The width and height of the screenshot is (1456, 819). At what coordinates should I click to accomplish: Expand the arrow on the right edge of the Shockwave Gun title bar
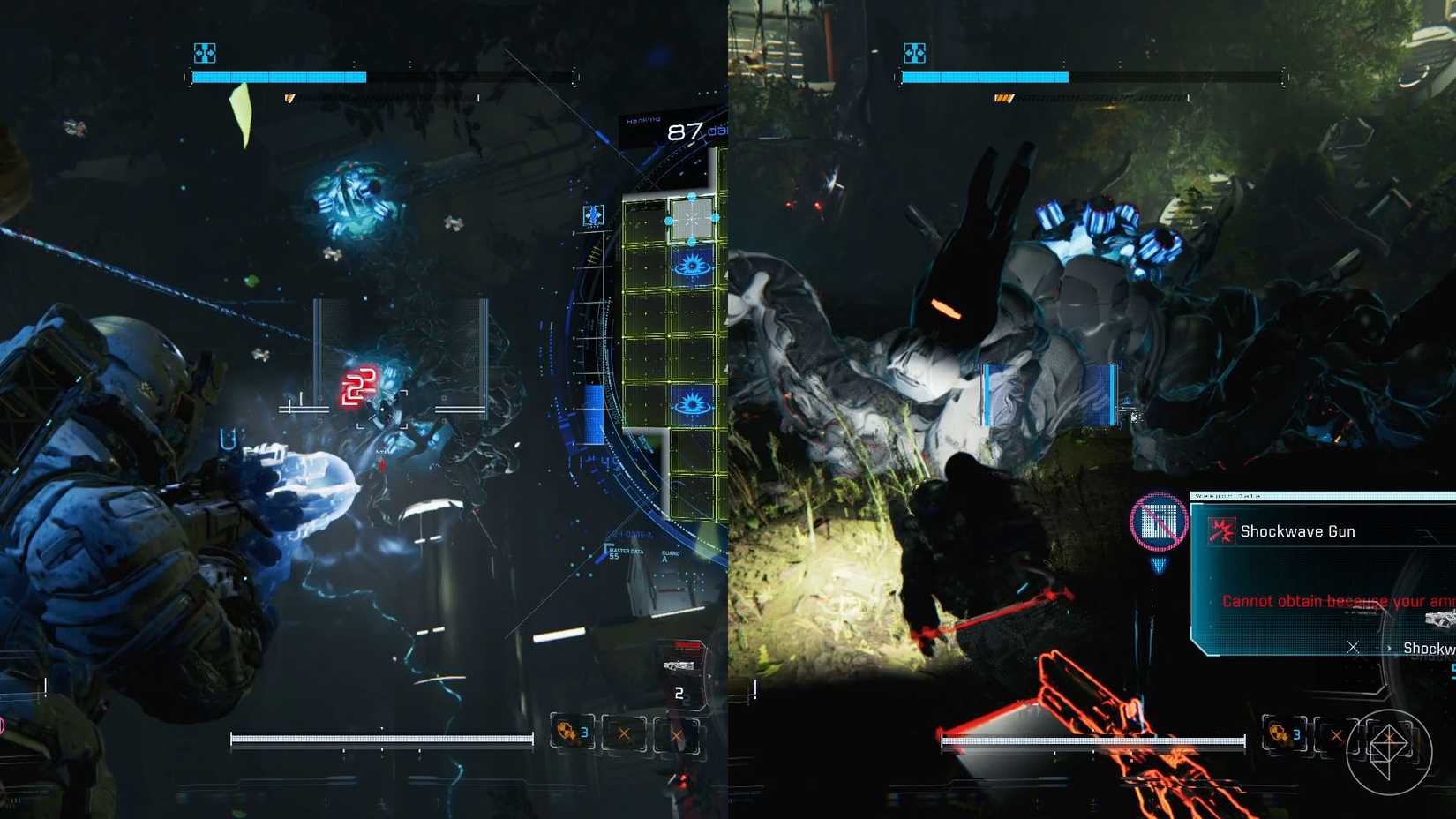pos(1427,532)
